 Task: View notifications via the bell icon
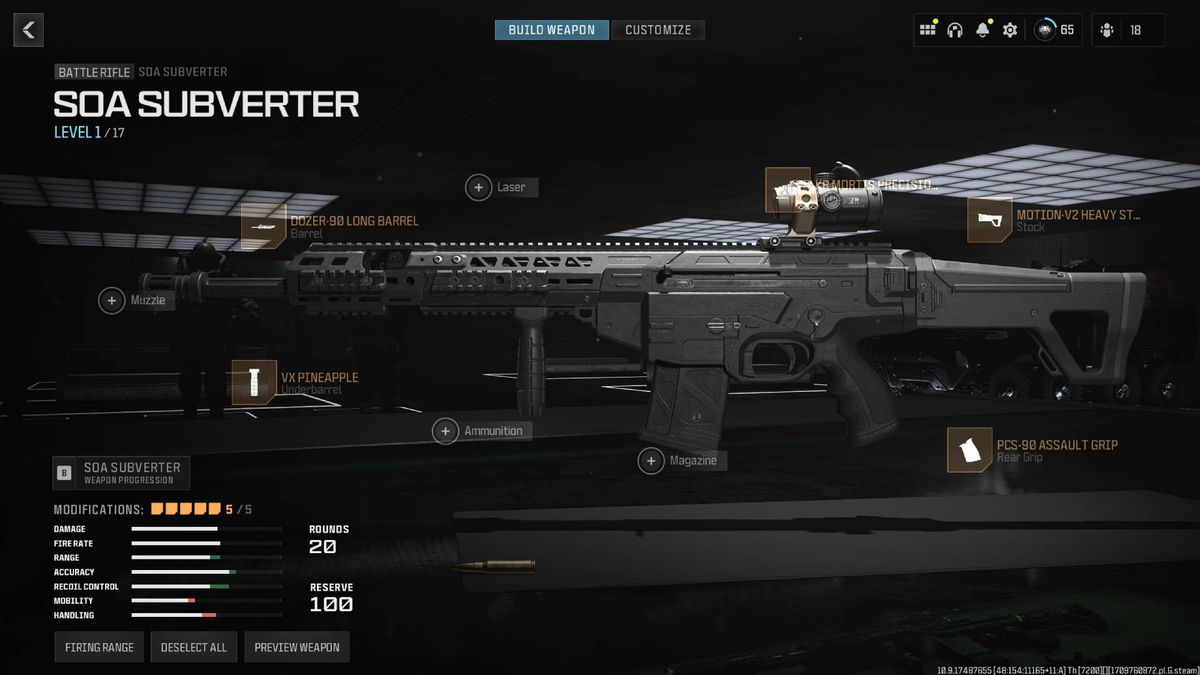pyautogui.click(x=982, y=30)
